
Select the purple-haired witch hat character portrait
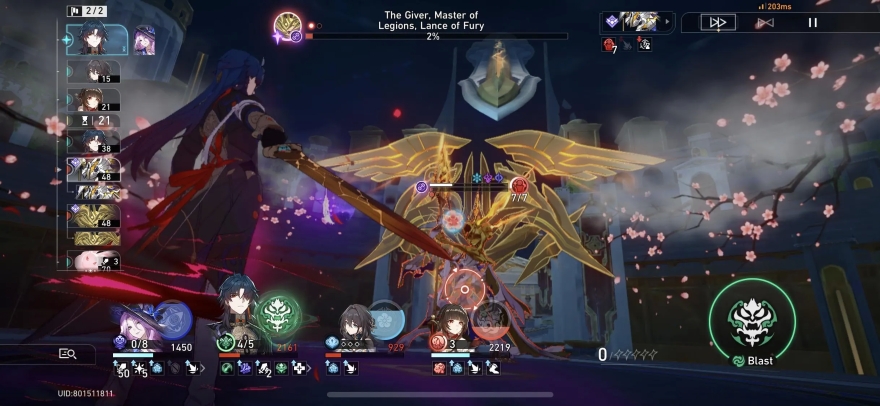click(133, 326)
